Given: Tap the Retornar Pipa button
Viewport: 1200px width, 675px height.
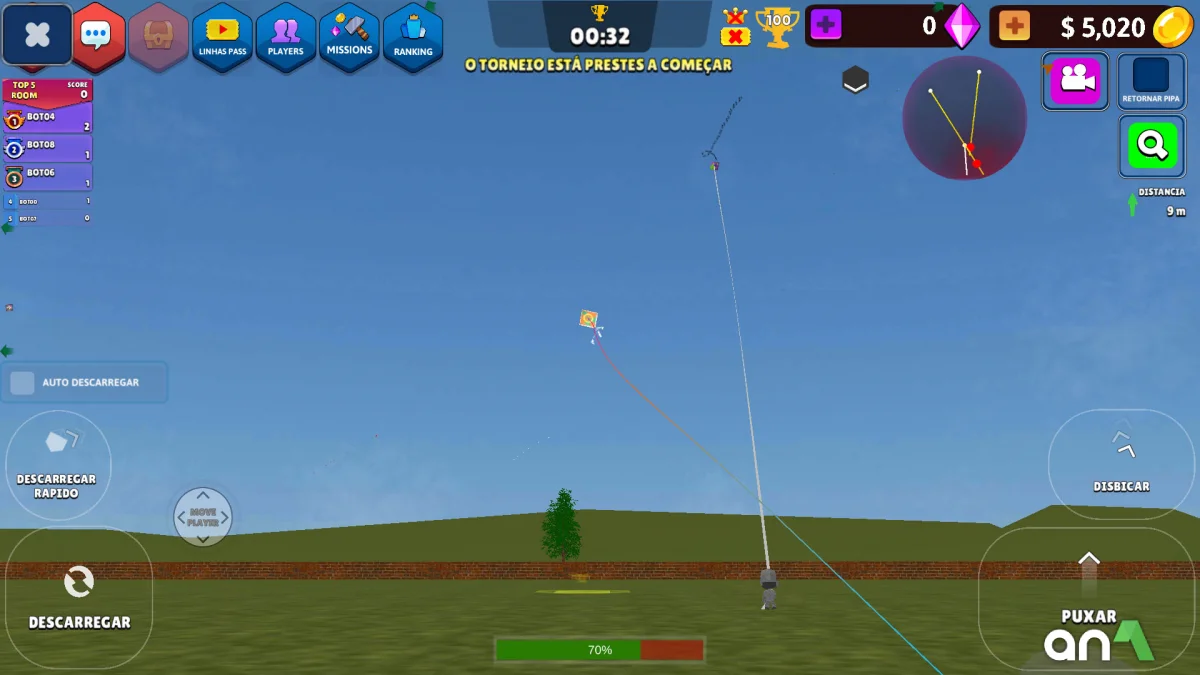Looking at the screenshot, I should 1151,80.
